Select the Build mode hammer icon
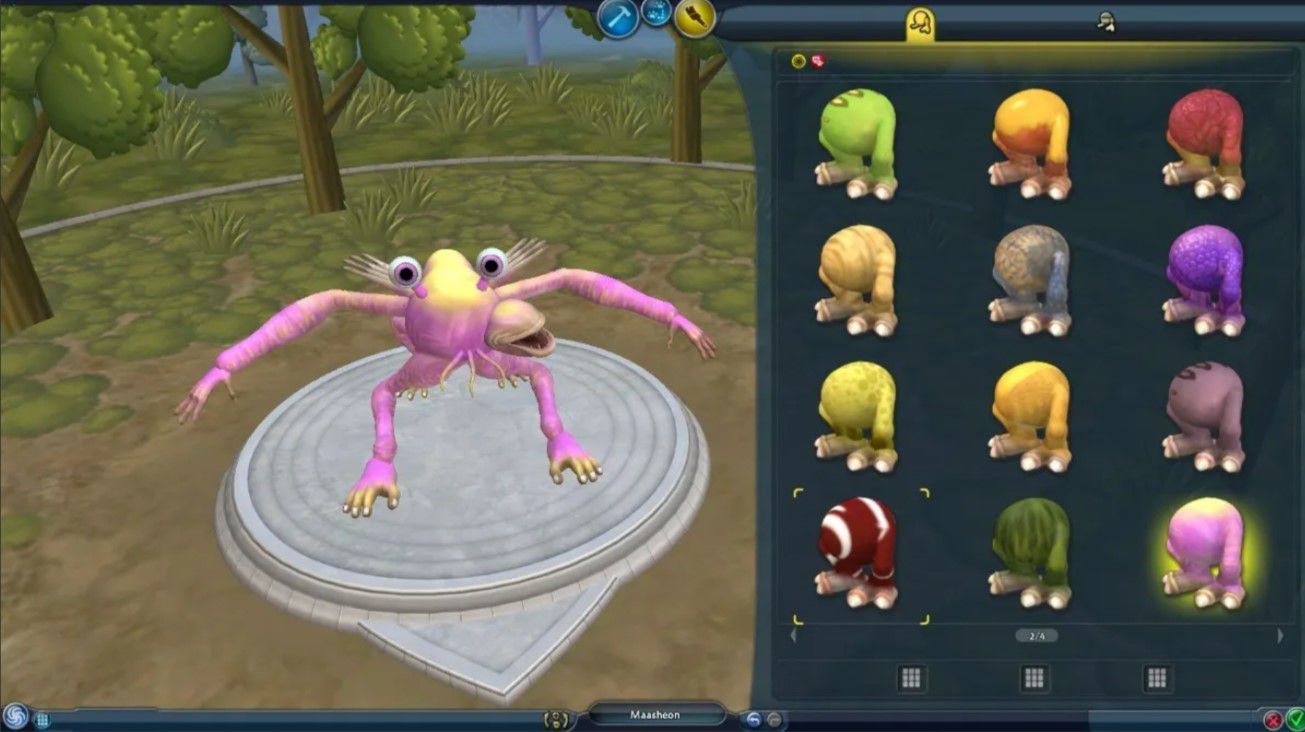The image size is (1305, 732). coord(618,13)
